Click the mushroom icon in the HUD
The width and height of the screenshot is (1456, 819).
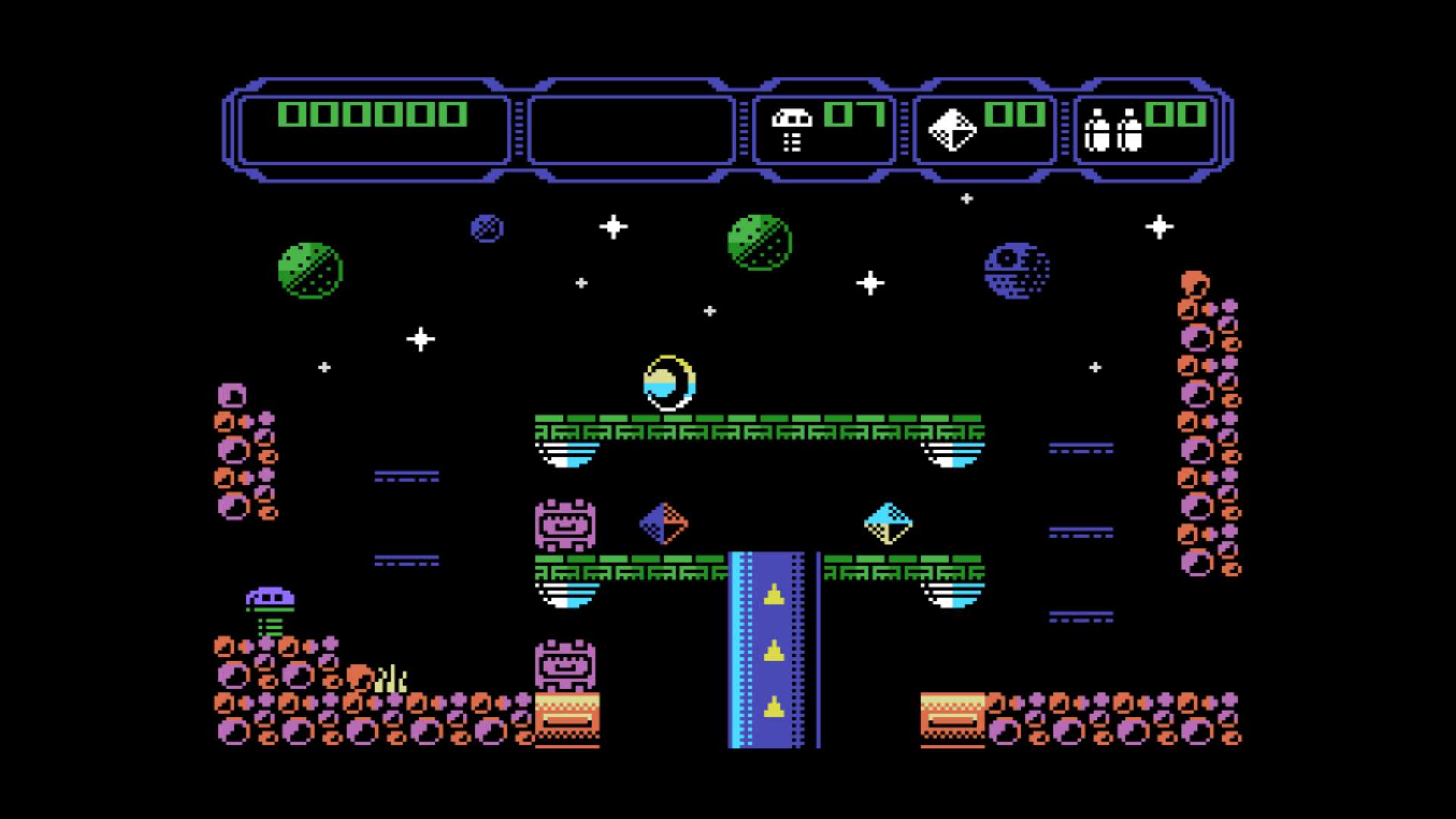pyautogui.click(x=792, y=130)
